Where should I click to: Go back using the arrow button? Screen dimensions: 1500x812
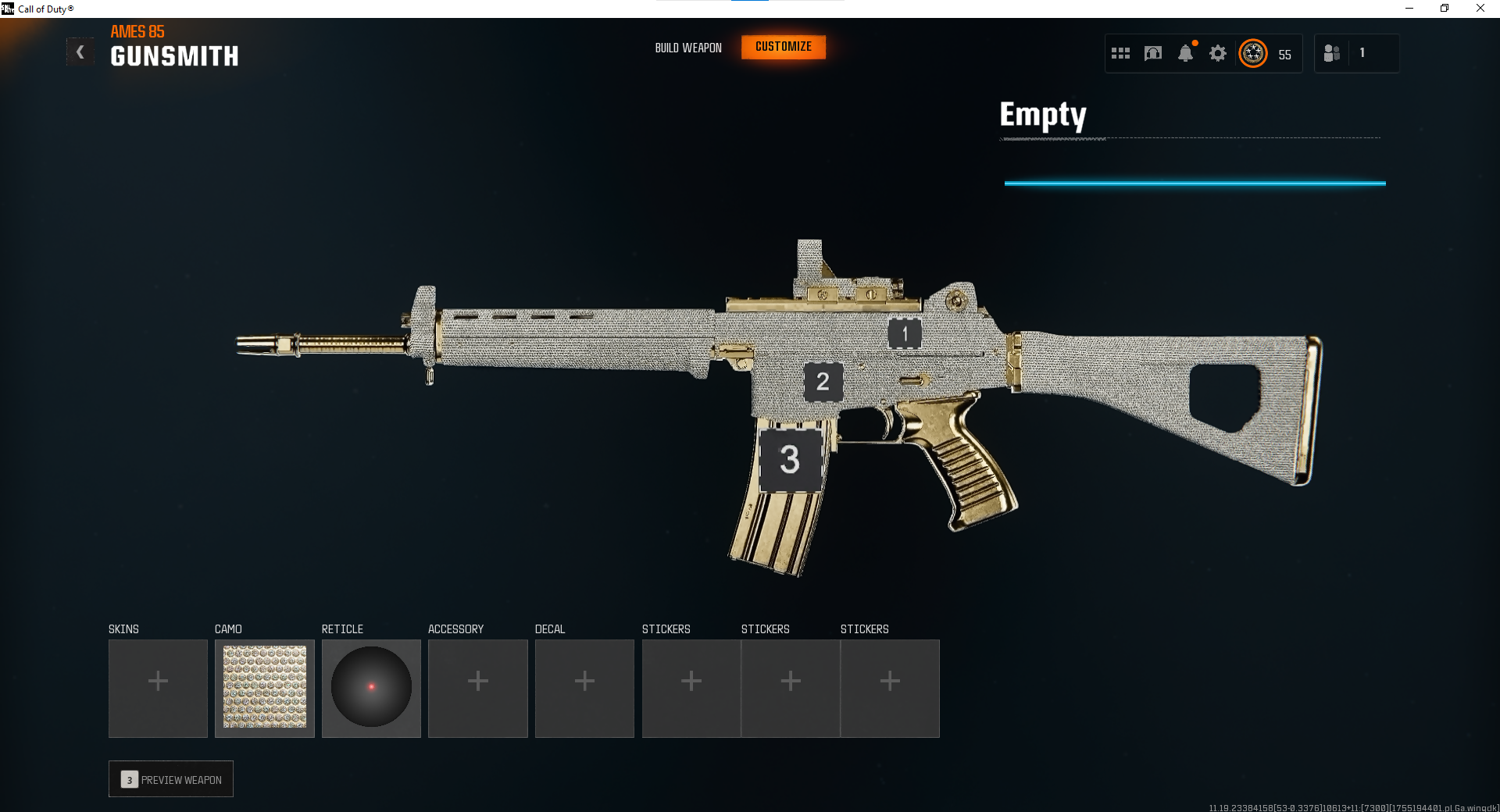tap(80, 52)
